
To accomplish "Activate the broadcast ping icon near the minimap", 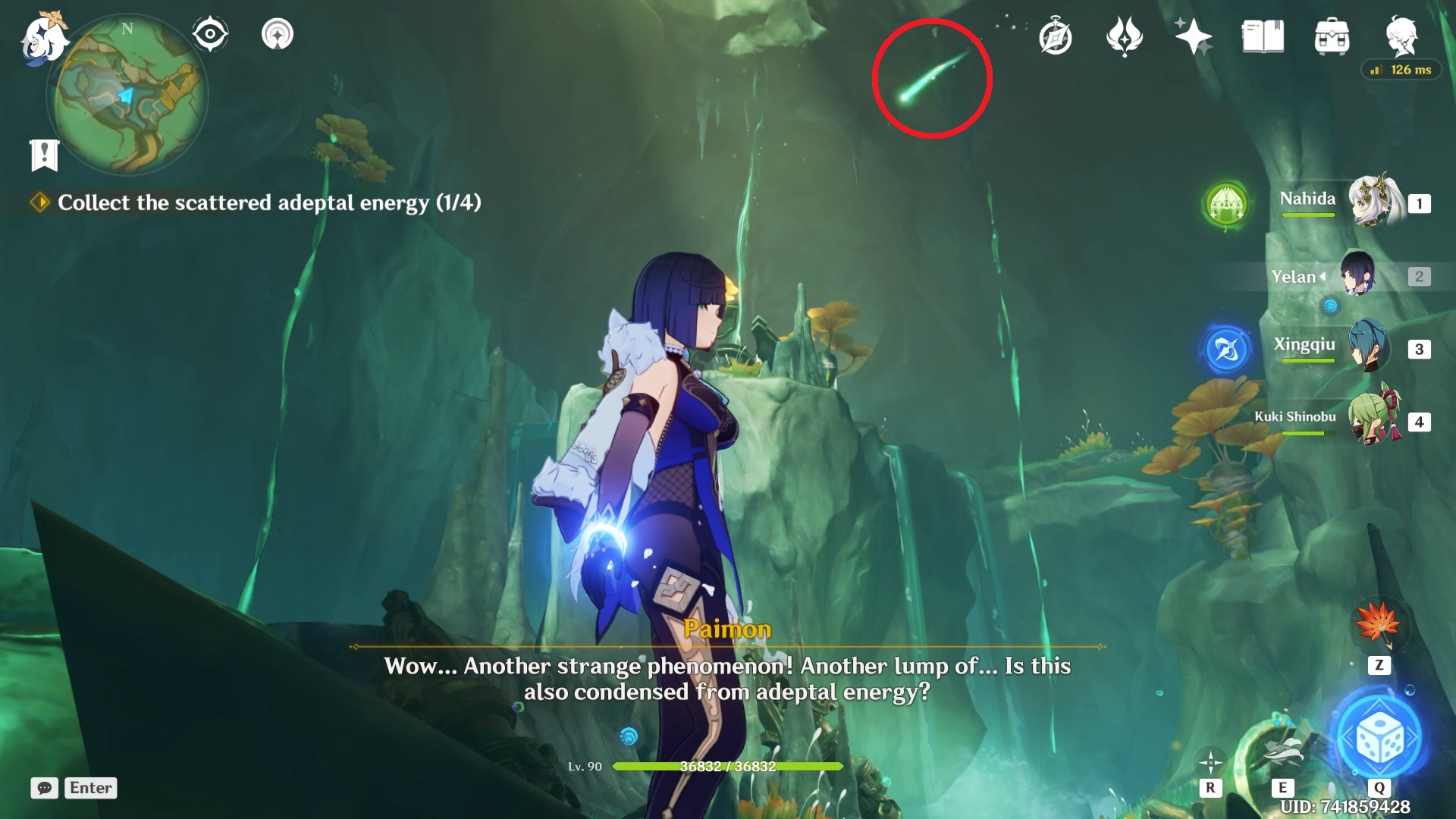I will [279, 34].
